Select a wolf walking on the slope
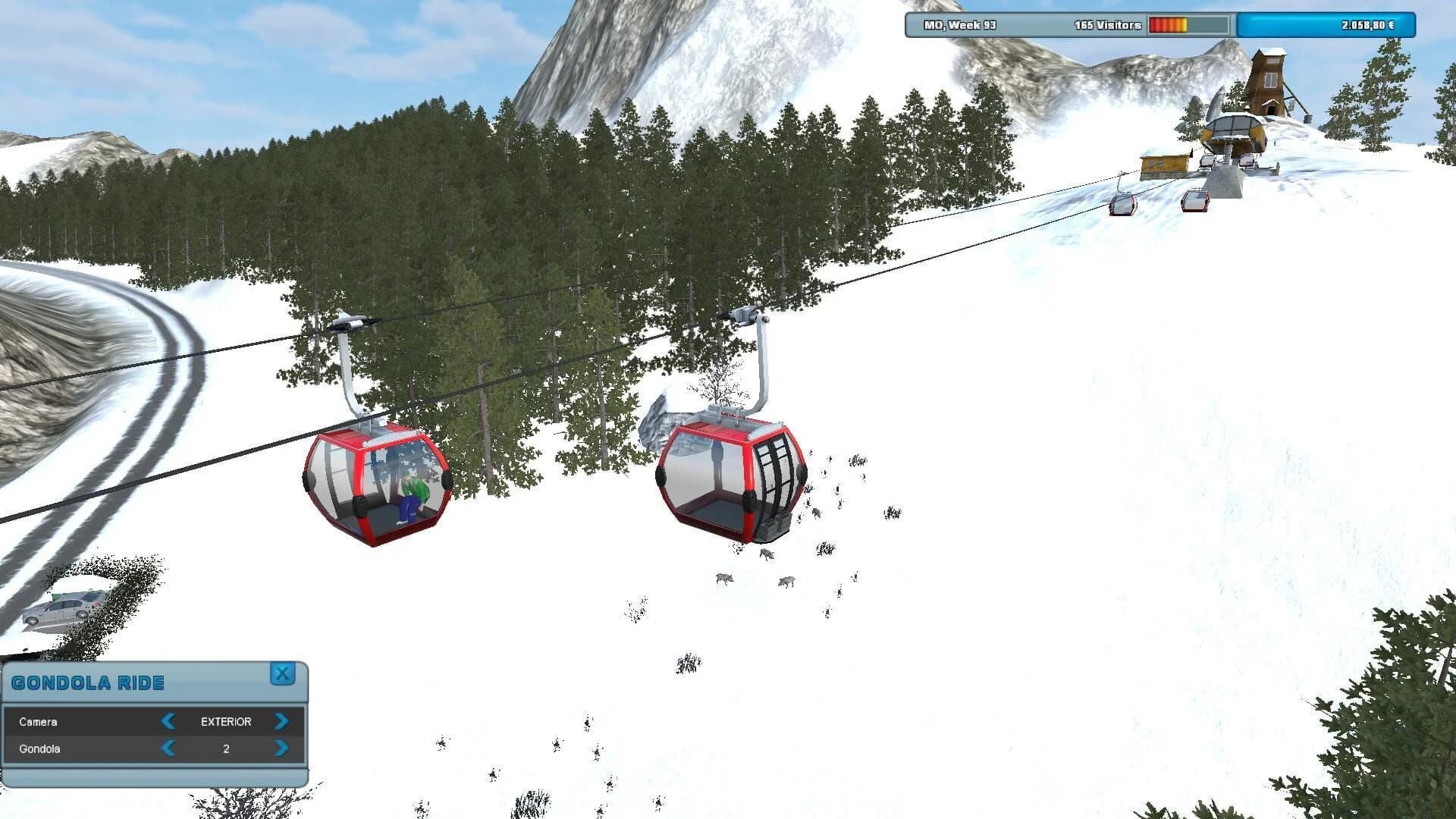The height and width of the screenshot is (819, 1456). pos(723,578)
